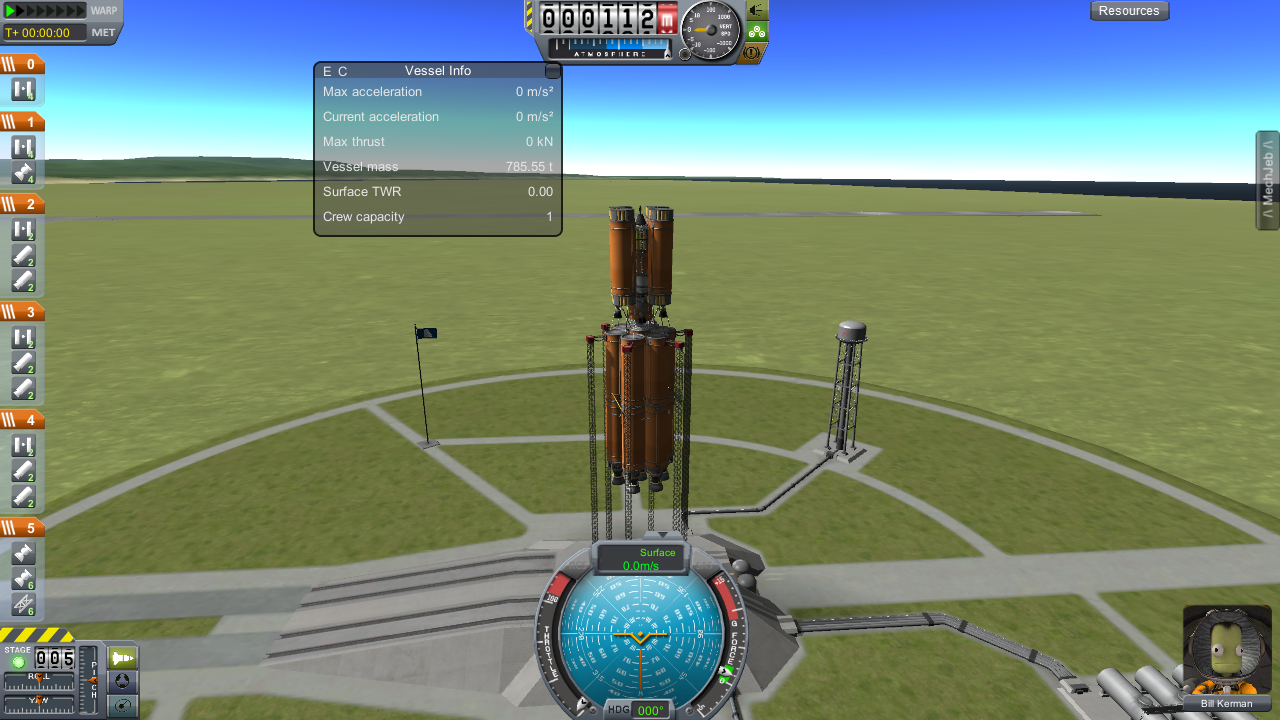Click the button at Vessel Info's top-right corner

552,71
